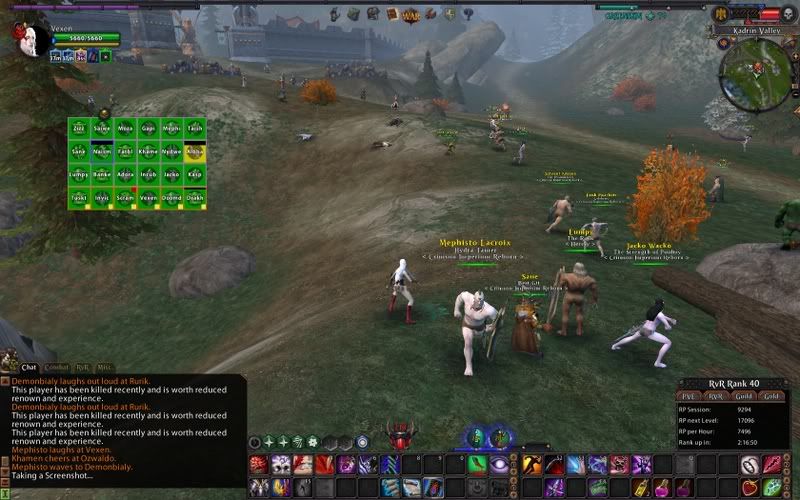Switch to the Guild tracker tab
The width and height of the screenshot is (800, 500).
[743, 396]
